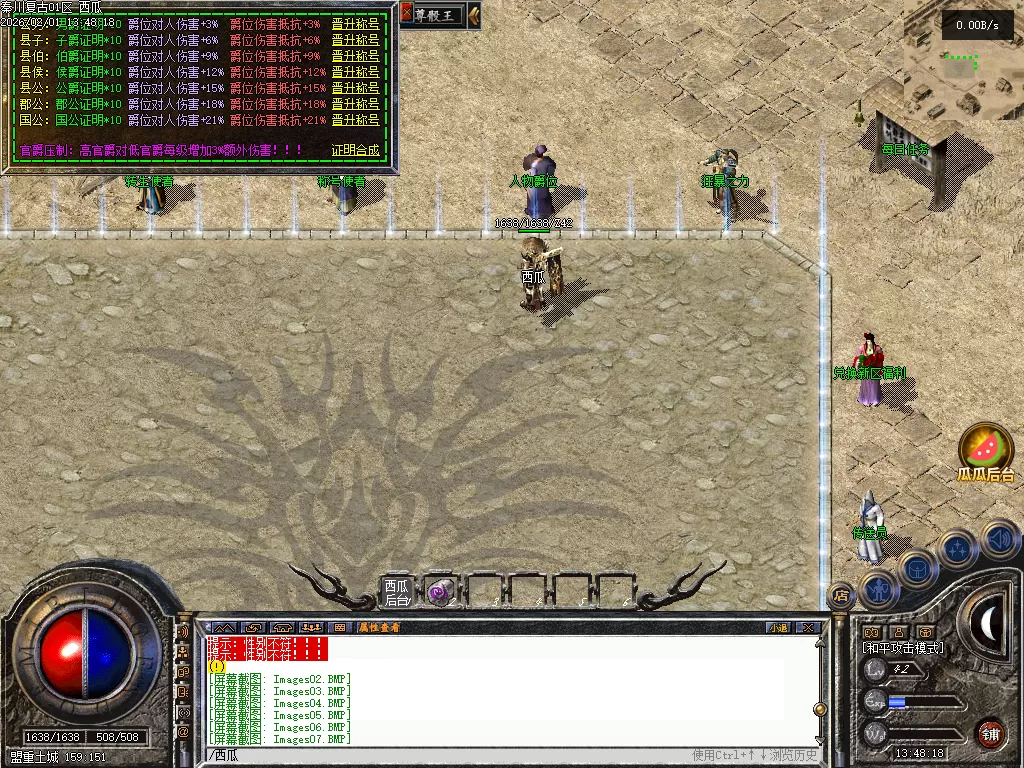The image size is (1024, 768).
Task: Promote title on the 县子 row
Action: (355, 40)
